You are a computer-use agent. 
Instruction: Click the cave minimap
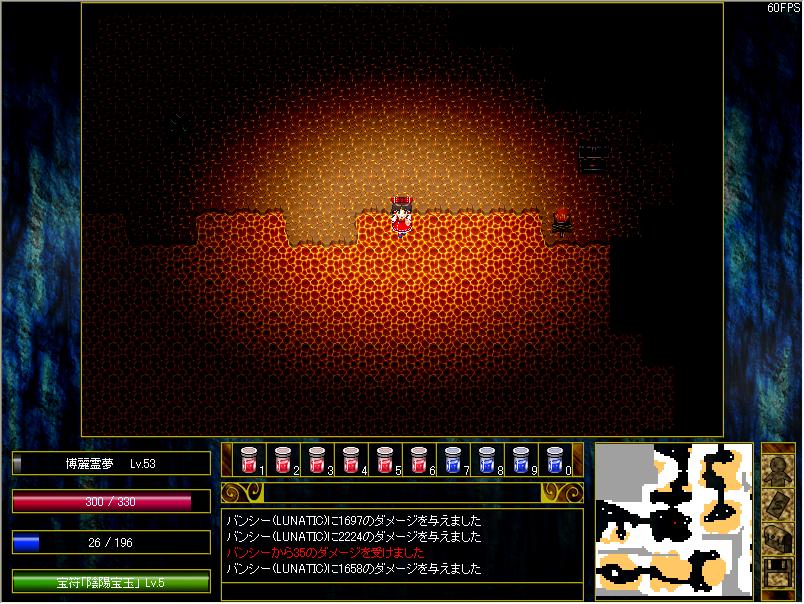pos(674,519)
